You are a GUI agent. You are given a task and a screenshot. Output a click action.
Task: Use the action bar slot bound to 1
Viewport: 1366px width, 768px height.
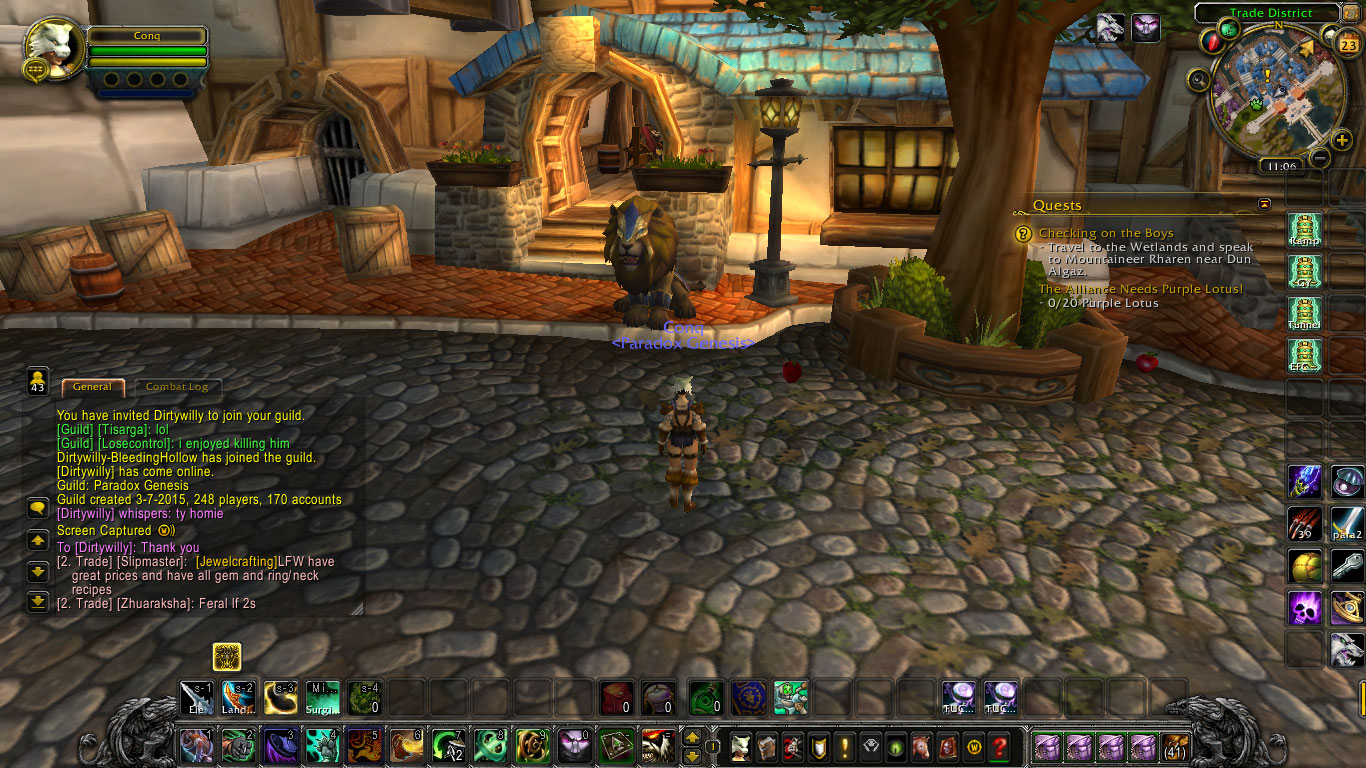tap(196, 746)
